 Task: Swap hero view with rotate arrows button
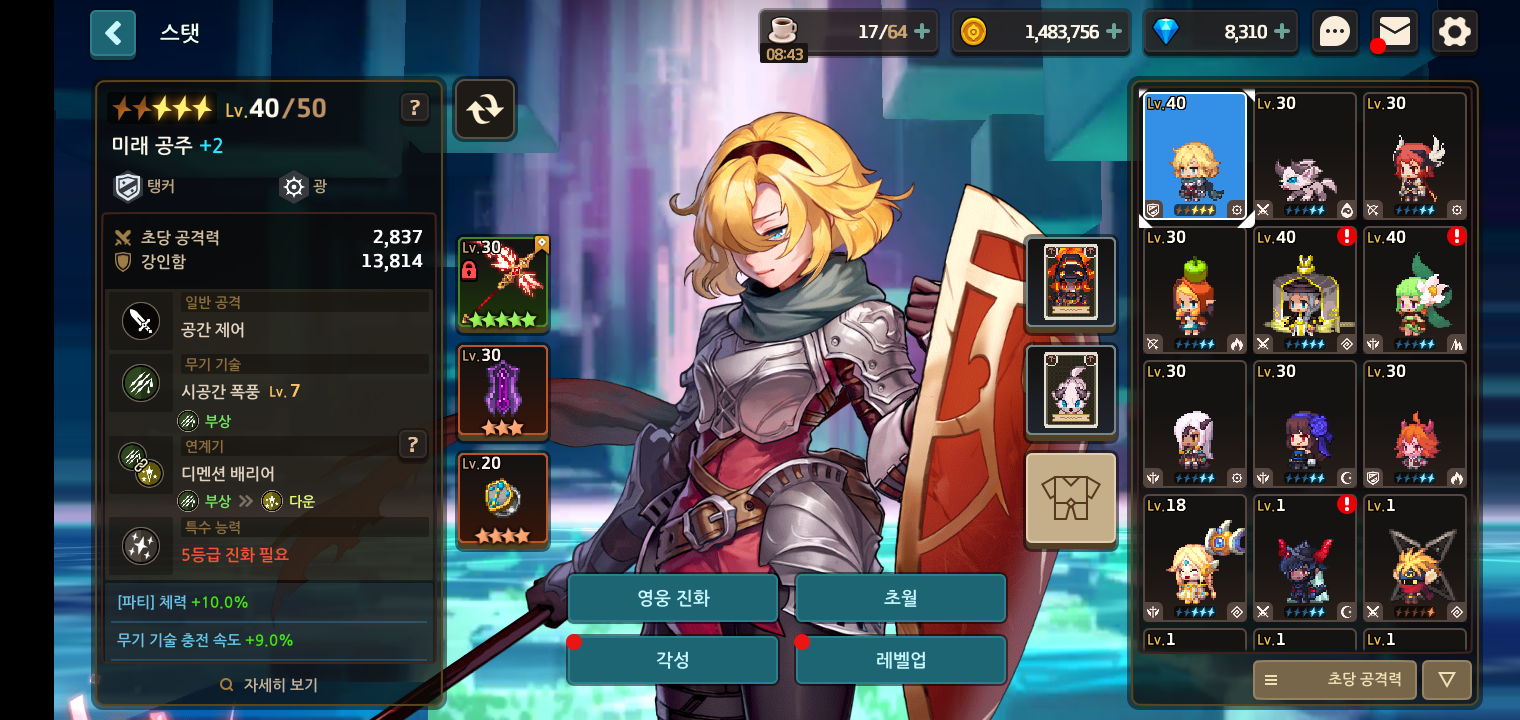click(485, 108)
